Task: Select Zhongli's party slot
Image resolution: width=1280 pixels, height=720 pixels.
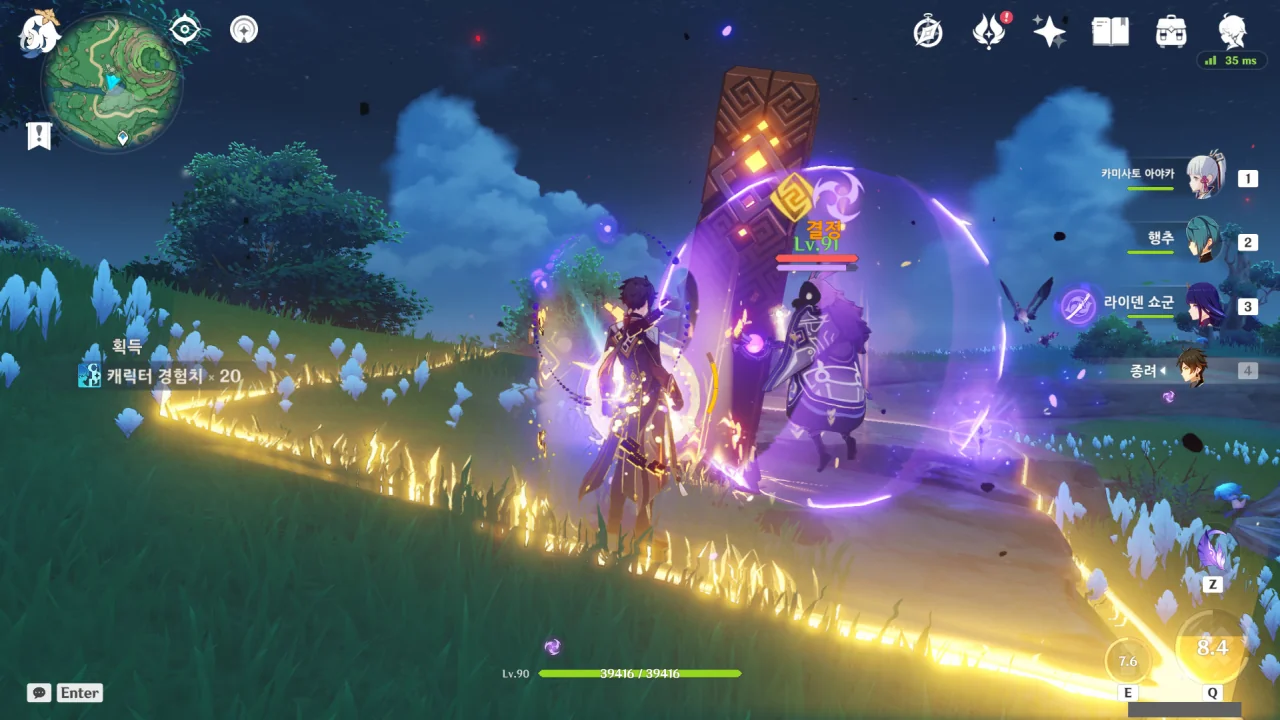Action: tap(1193, 369)
